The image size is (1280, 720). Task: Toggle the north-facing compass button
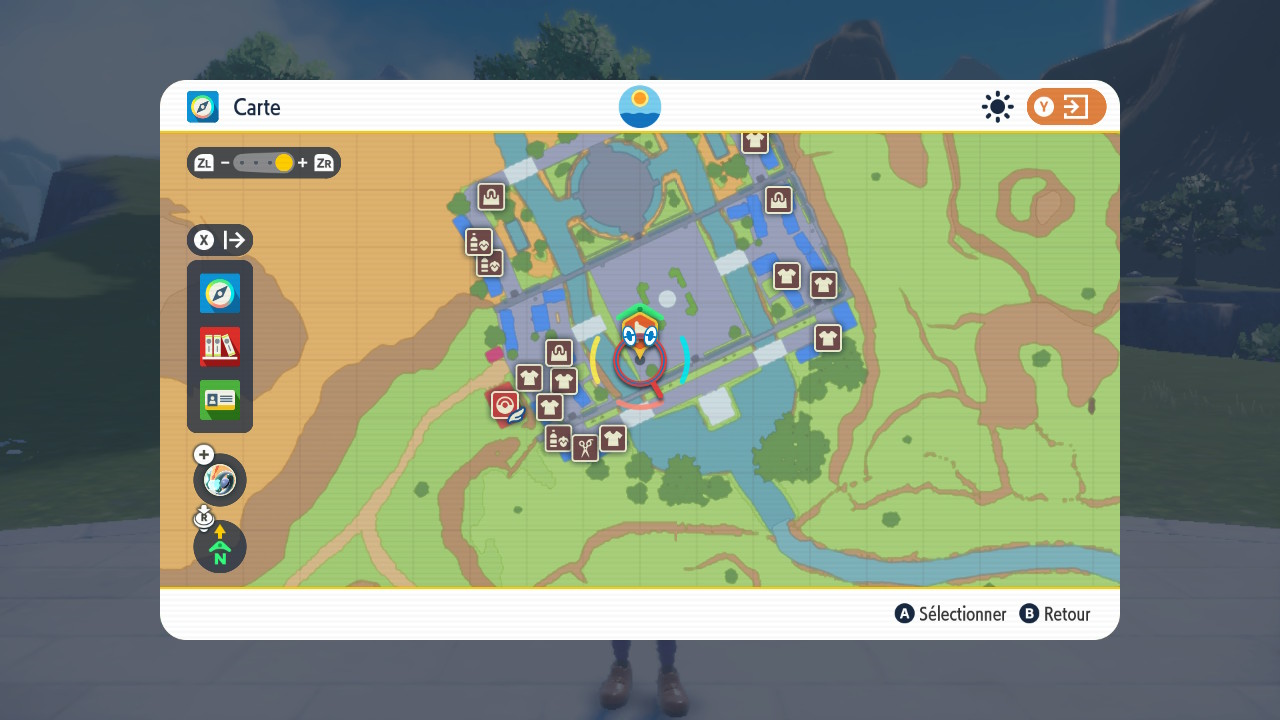coord(220,547)
